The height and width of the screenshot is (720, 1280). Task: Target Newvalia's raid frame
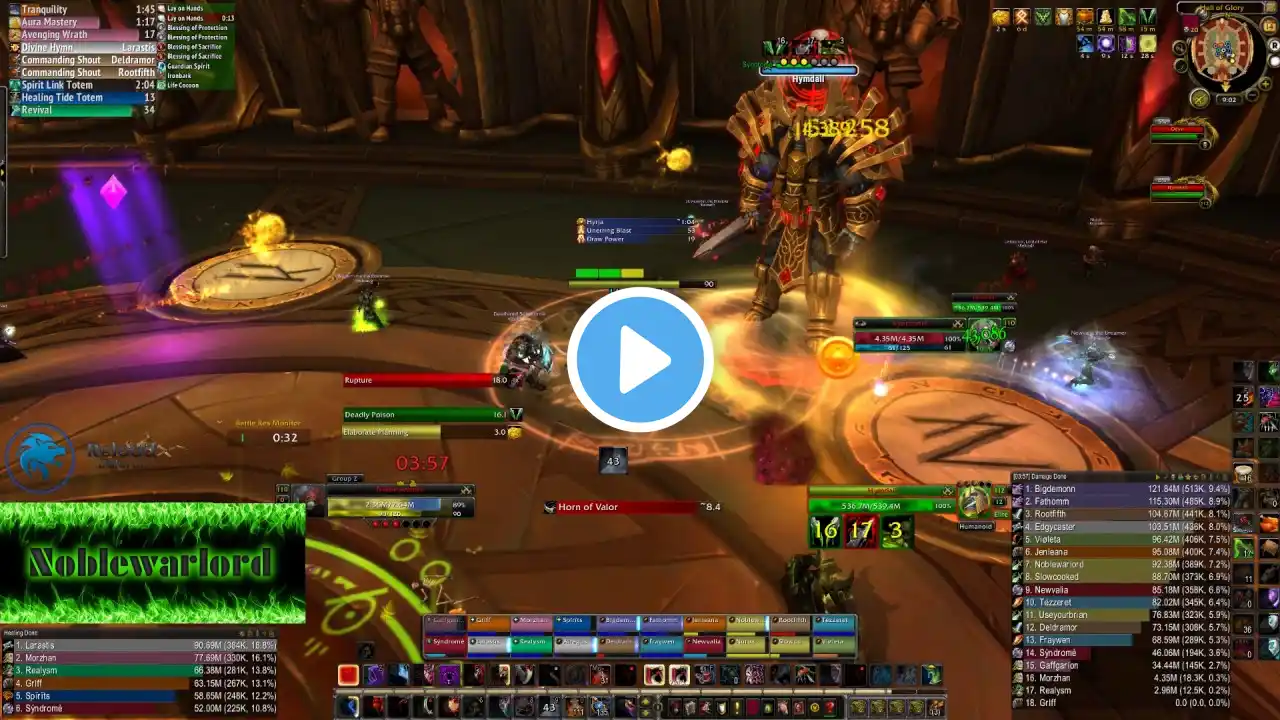704,642
